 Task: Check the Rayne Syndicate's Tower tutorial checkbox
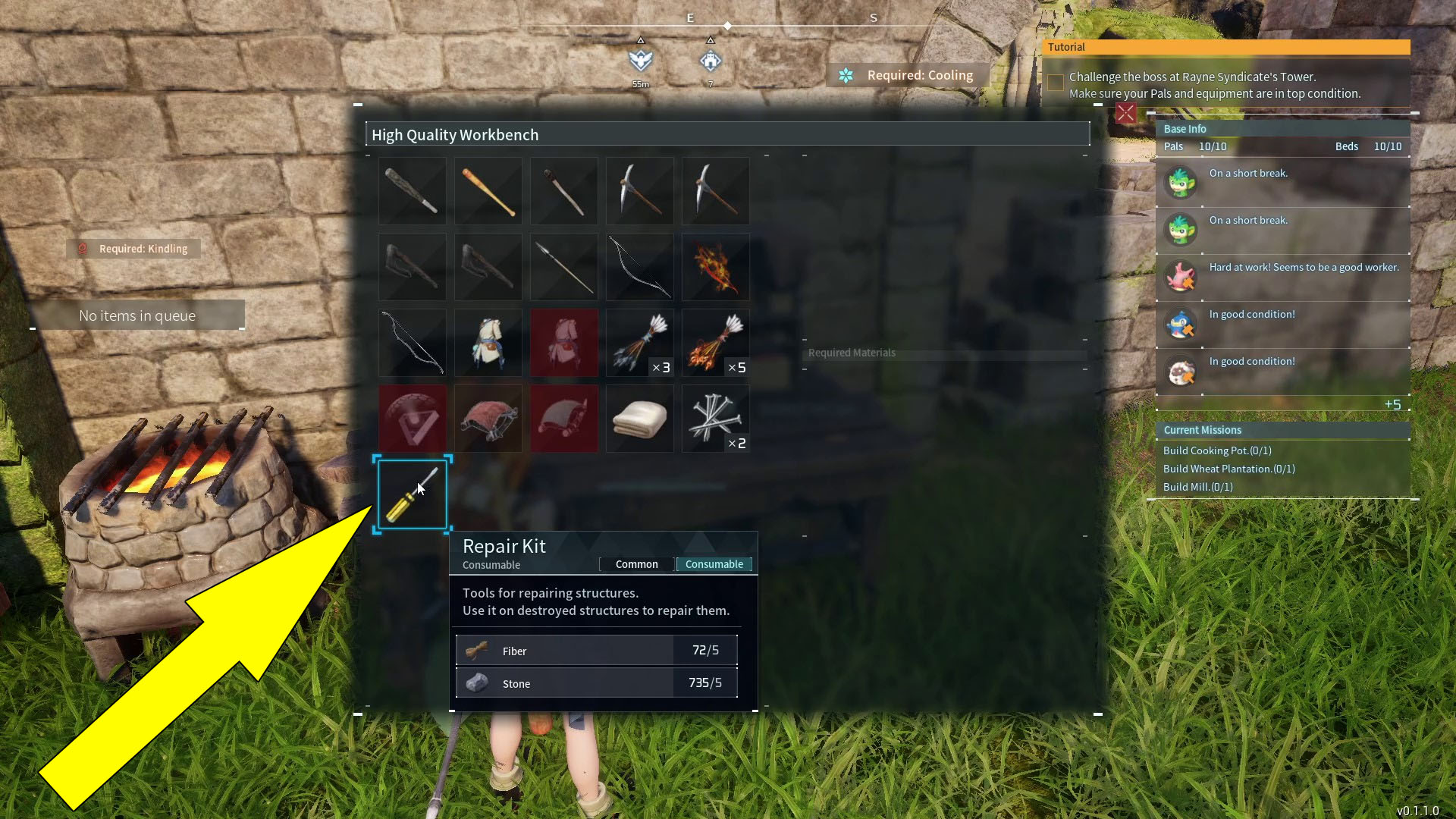click(x=1056, y=83)
